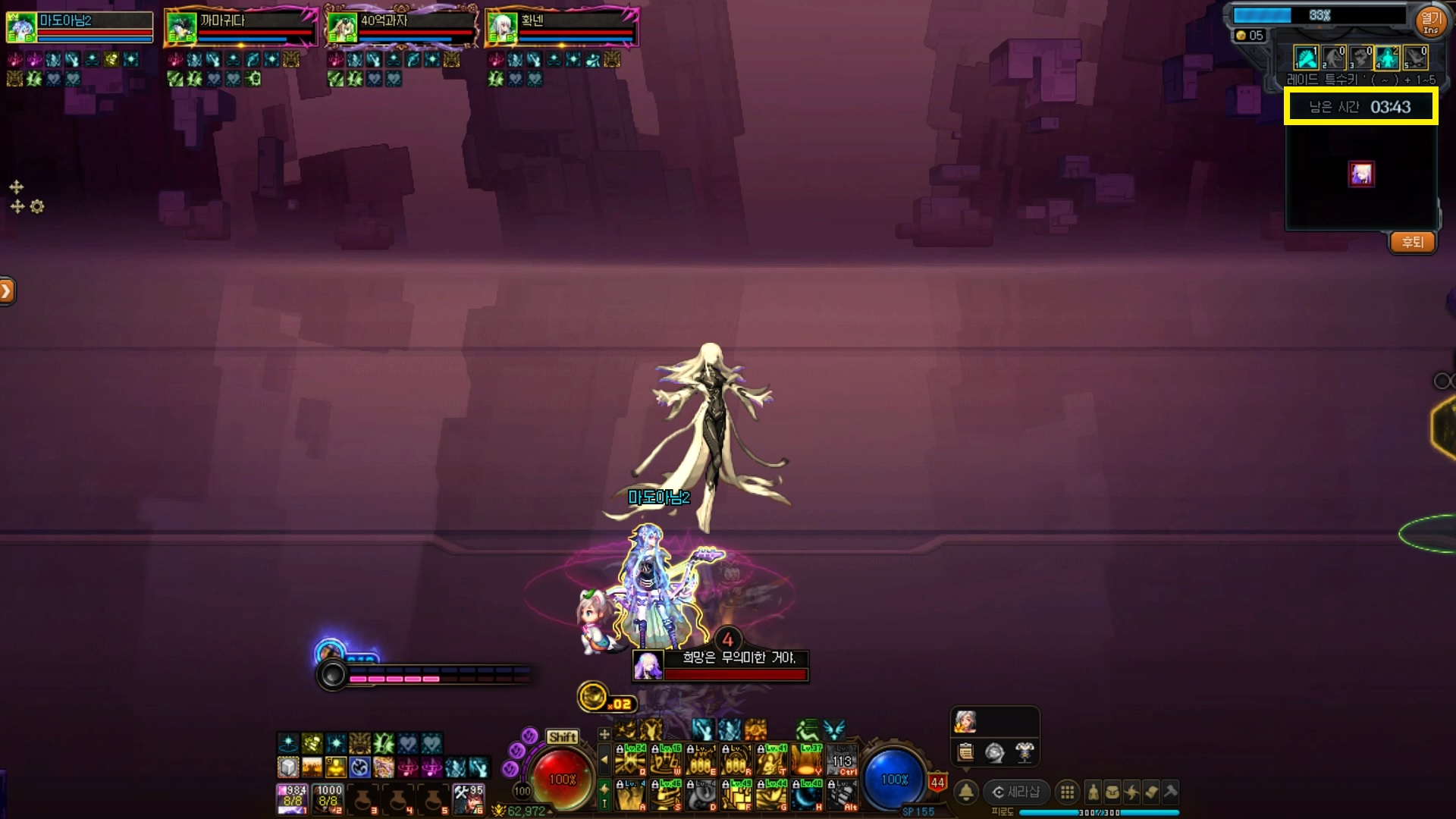Open the quest clipboard icon
Viewport: 1456px width, 819px height.
click(965, 752)
